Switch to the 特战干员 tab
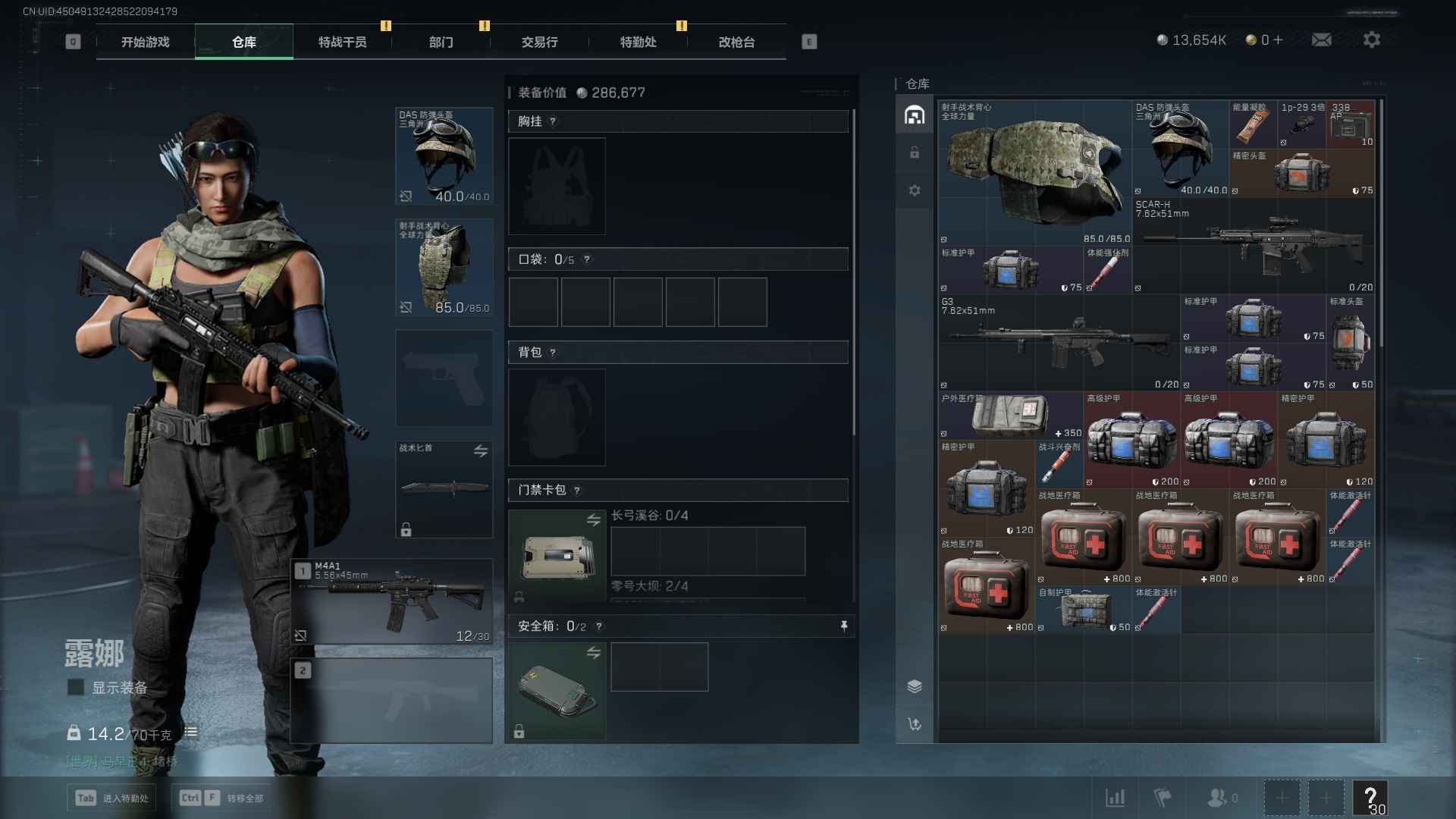This screenshot has width=1456, height=819. [342, 42]
